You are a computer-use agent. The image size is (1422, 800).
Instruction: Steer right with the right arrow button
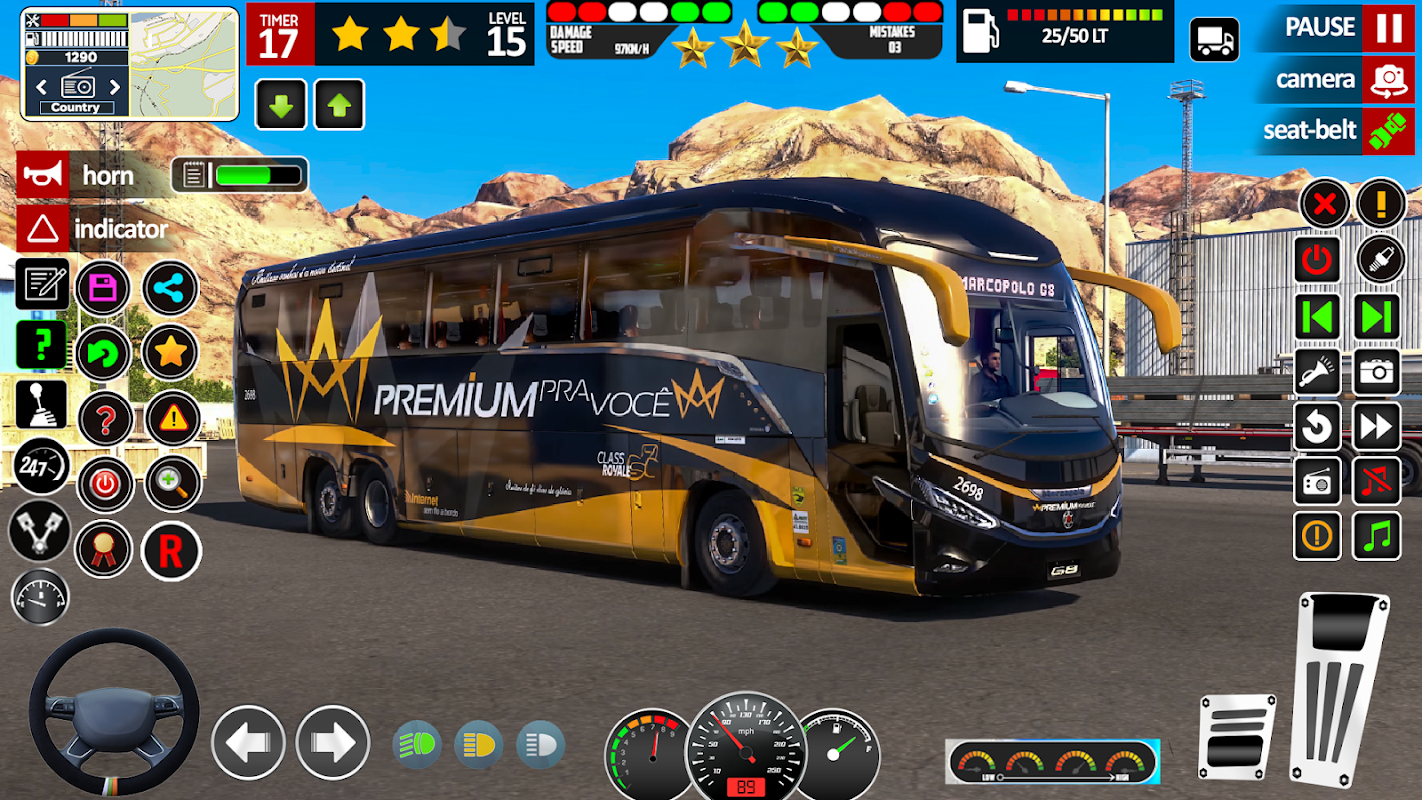click(x=332, y=742)
